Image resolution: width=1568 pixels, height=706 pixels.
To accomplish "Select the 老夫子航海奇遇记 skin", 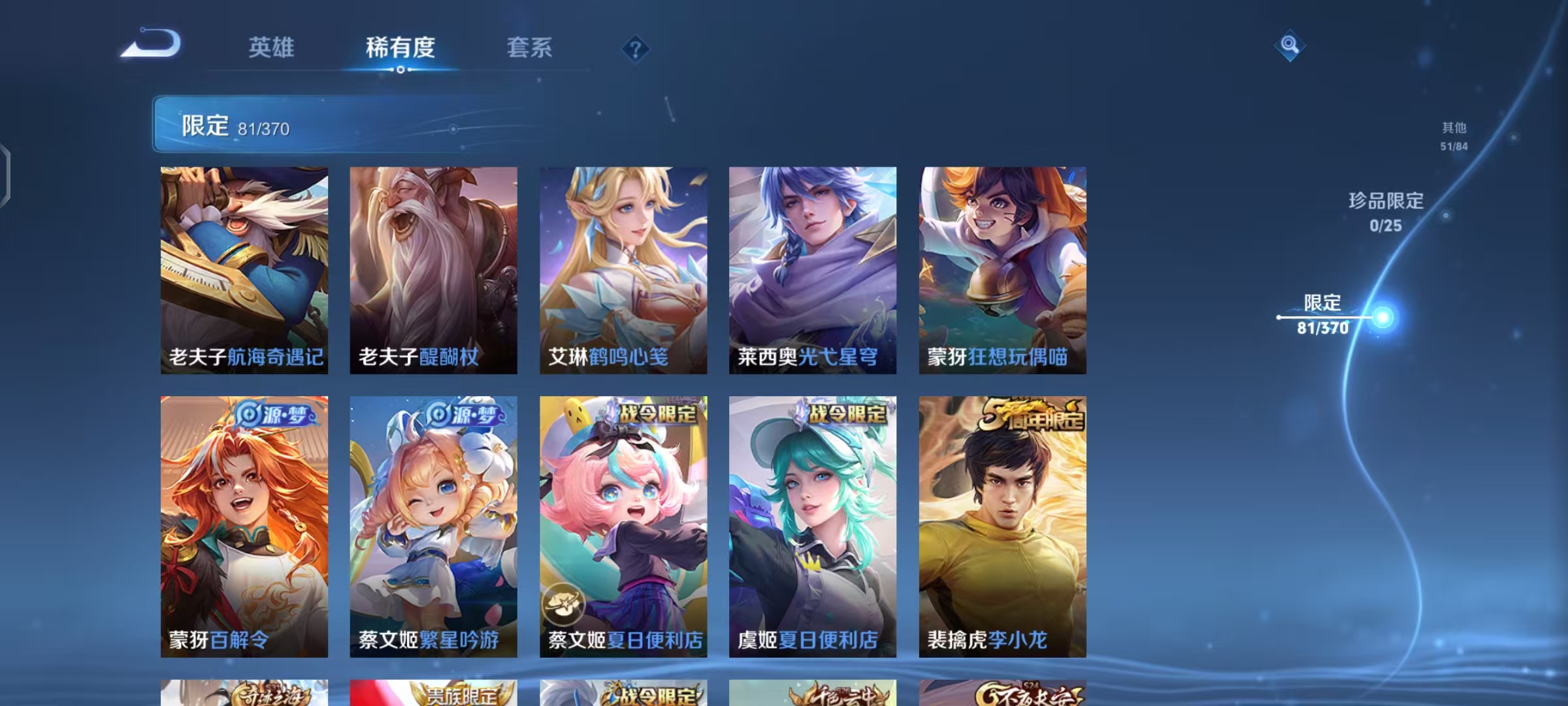I will [x=244, y=268].
